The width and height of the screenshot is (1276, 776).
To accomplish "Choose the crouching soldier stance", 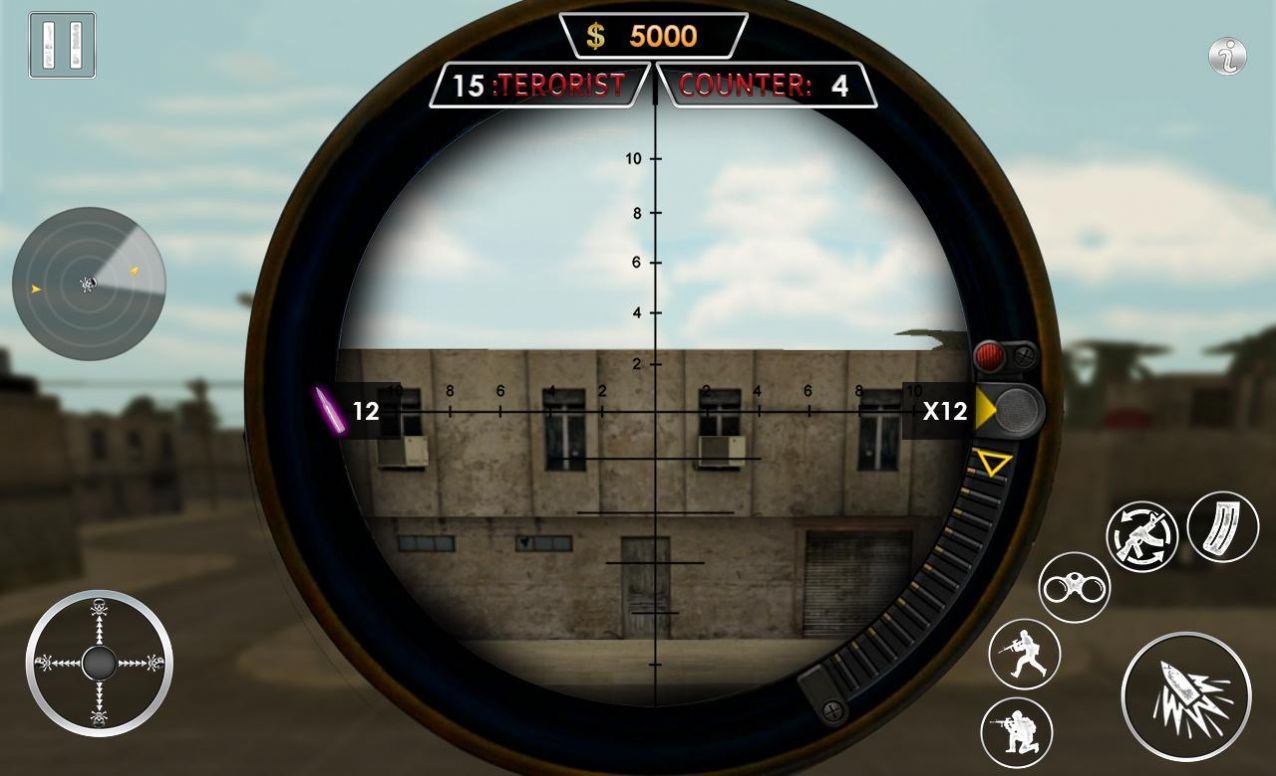I will click(1017, 732).
